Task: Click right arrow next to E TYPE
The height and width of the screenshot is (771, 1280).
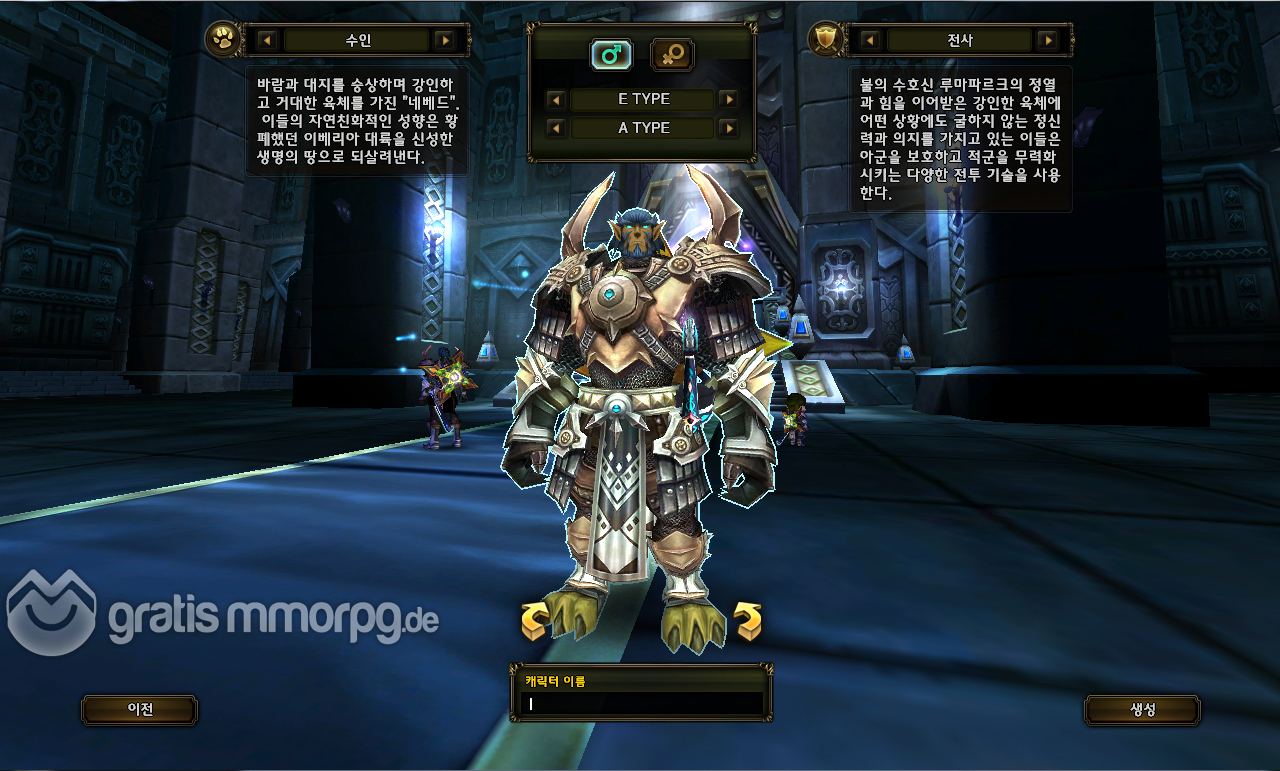Action: point(728,100)
